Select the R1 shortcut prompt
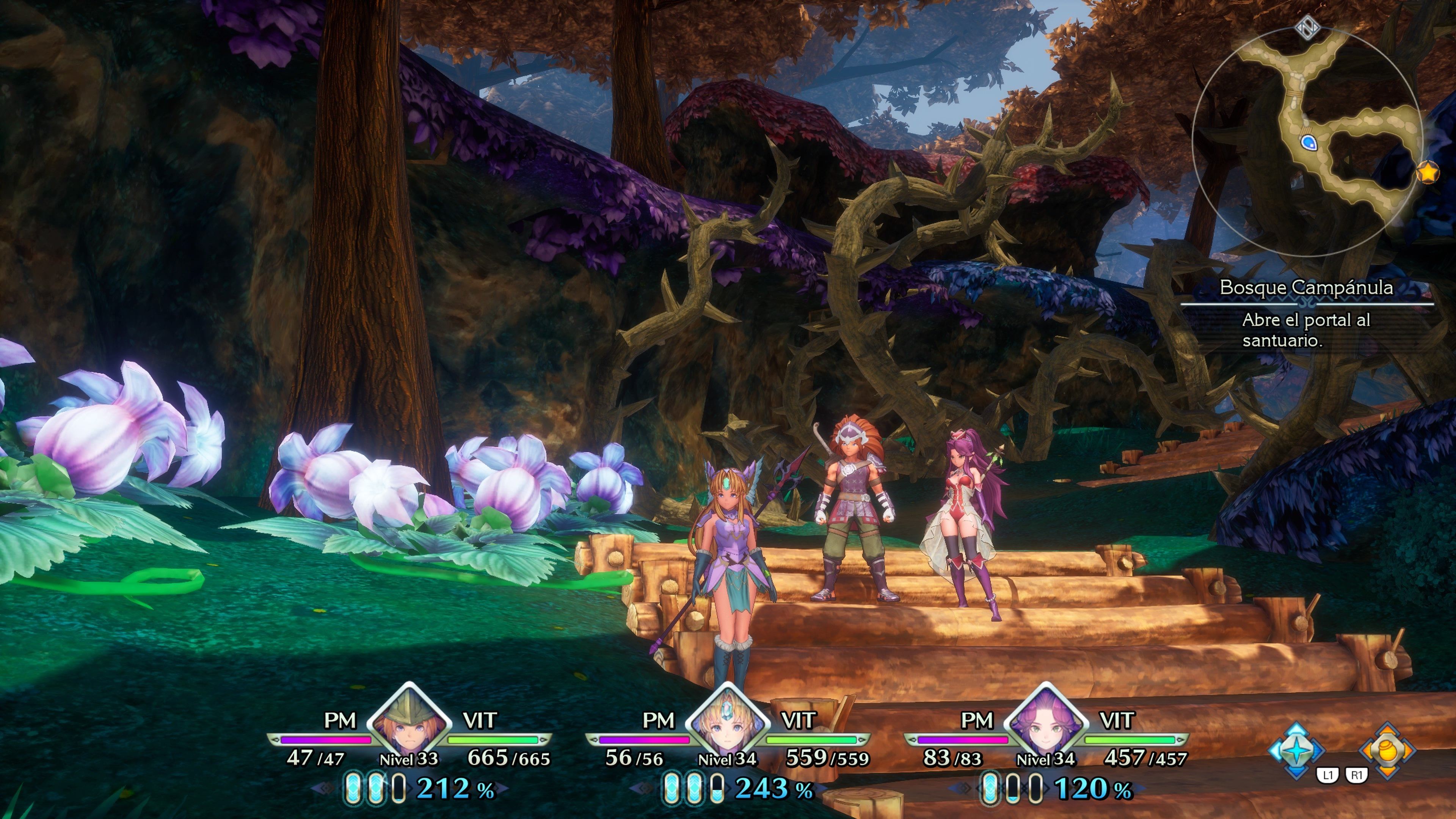 tap(1357, 775)
